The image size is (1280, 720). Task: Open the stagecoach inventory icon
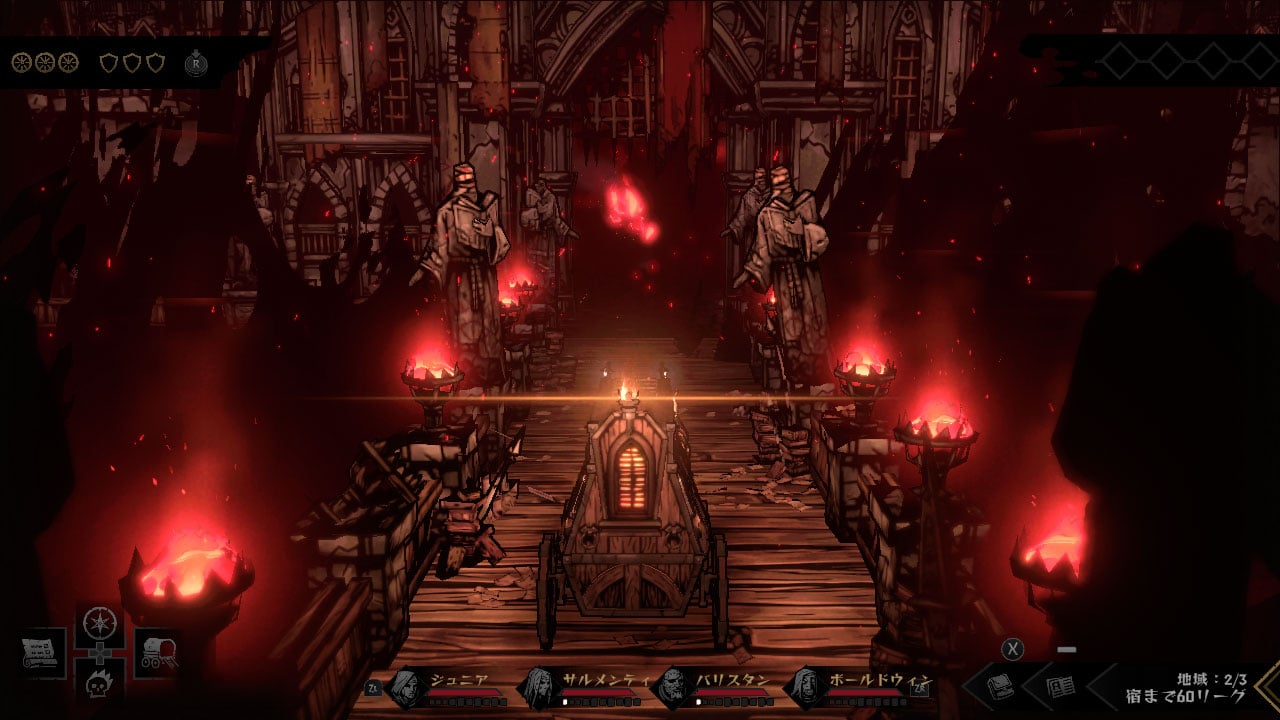(x=157, y=653)
